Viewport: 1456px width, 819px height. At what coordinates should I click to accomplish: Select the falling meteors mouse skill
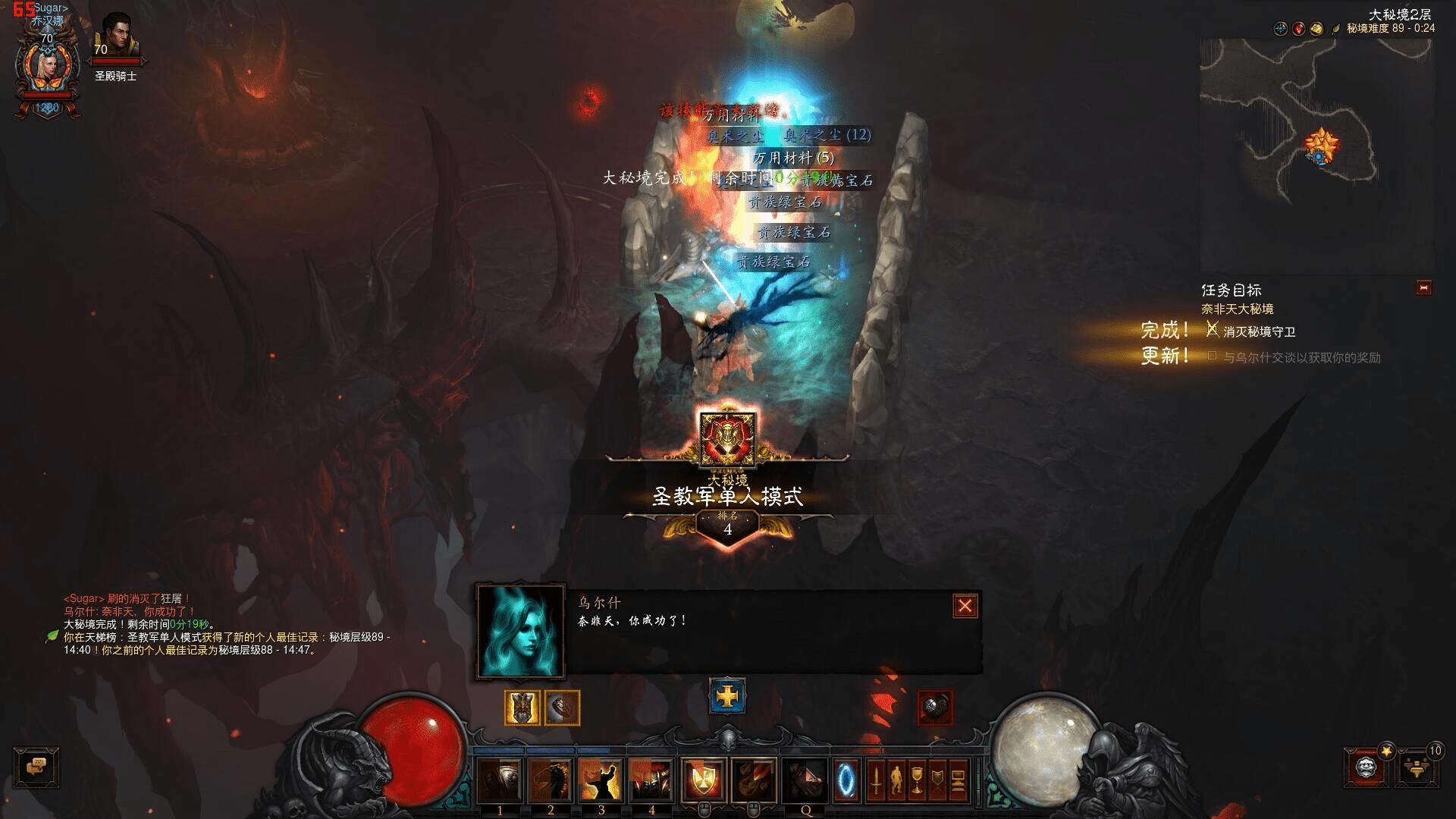point(754,780)
